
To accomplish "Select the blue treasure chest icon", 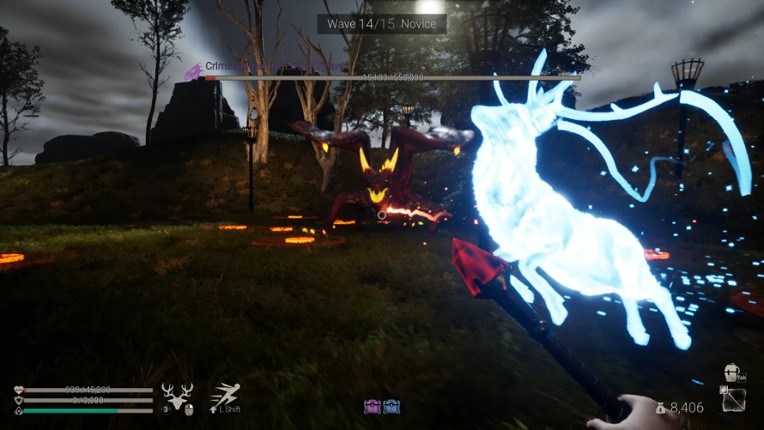I will (391, 407).
